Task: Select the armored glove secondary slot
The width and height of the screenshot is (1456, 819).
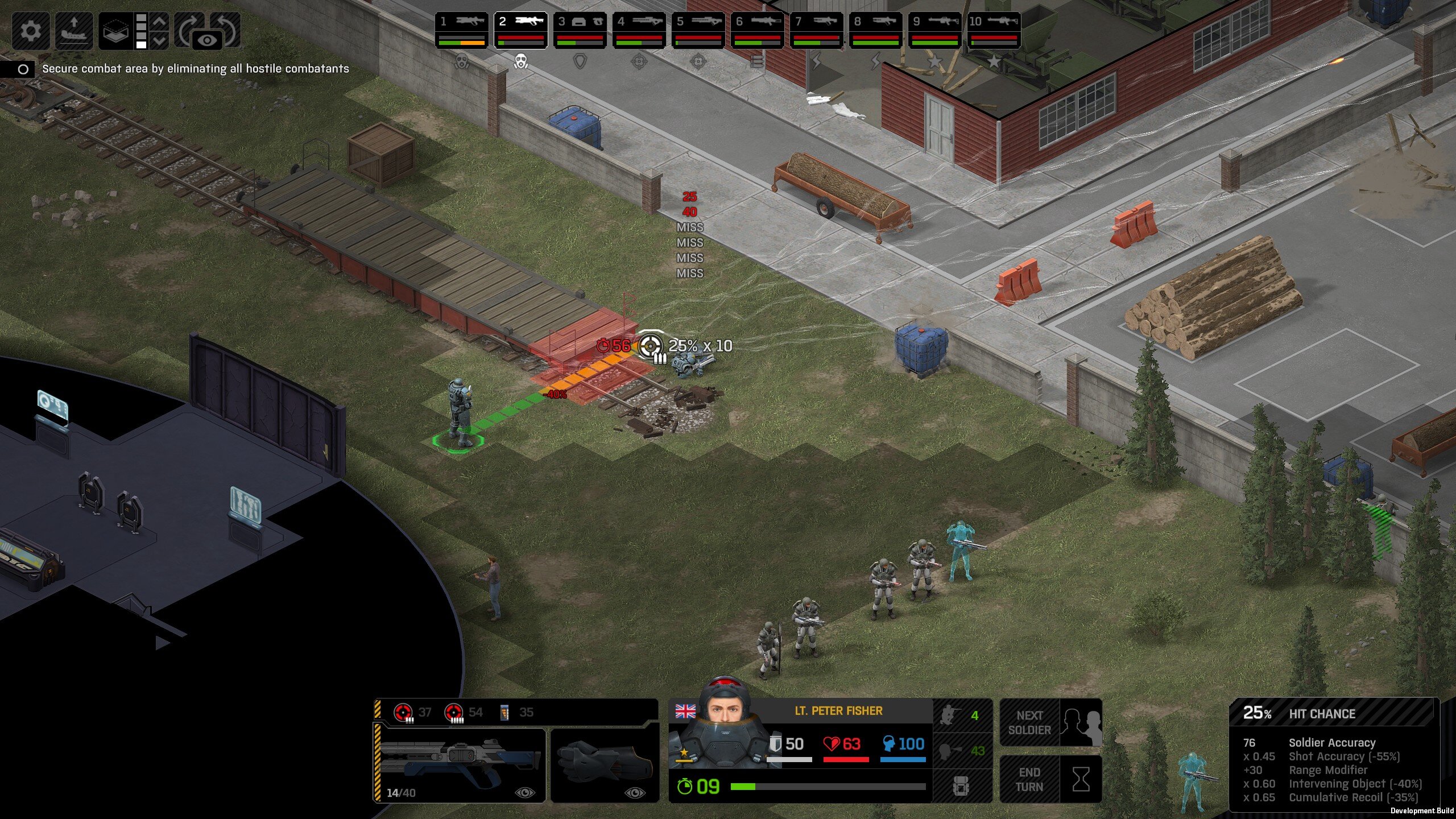Action: pyautogui.click(x=605, y=766)
